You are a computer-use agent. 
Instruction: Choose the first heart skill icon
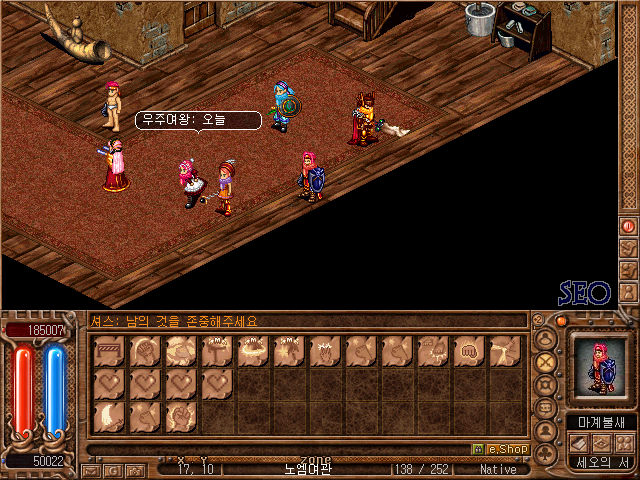[109, 384]
